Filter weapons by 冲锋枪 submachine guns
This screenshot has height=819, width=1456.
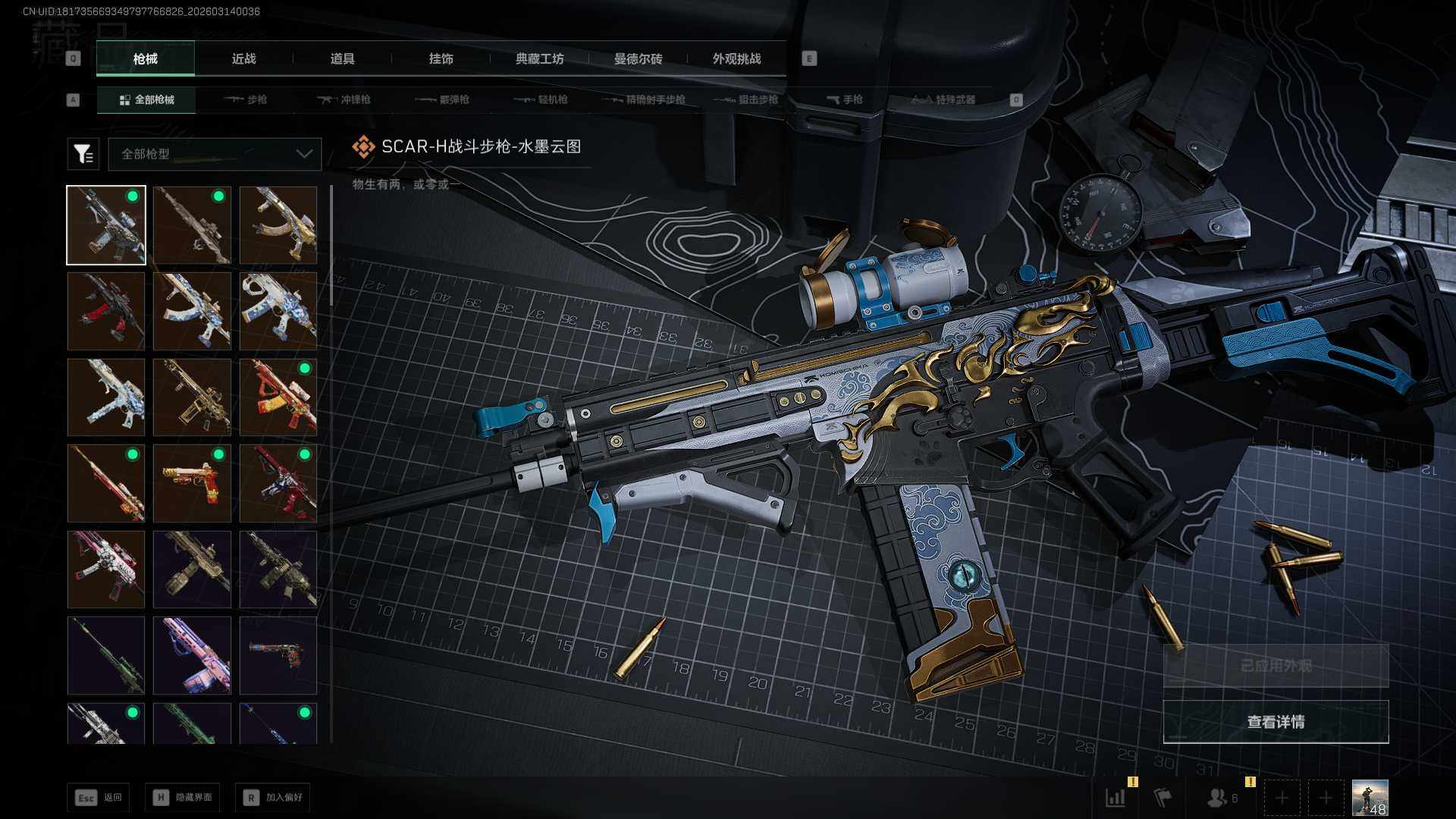tap(344, 99)
